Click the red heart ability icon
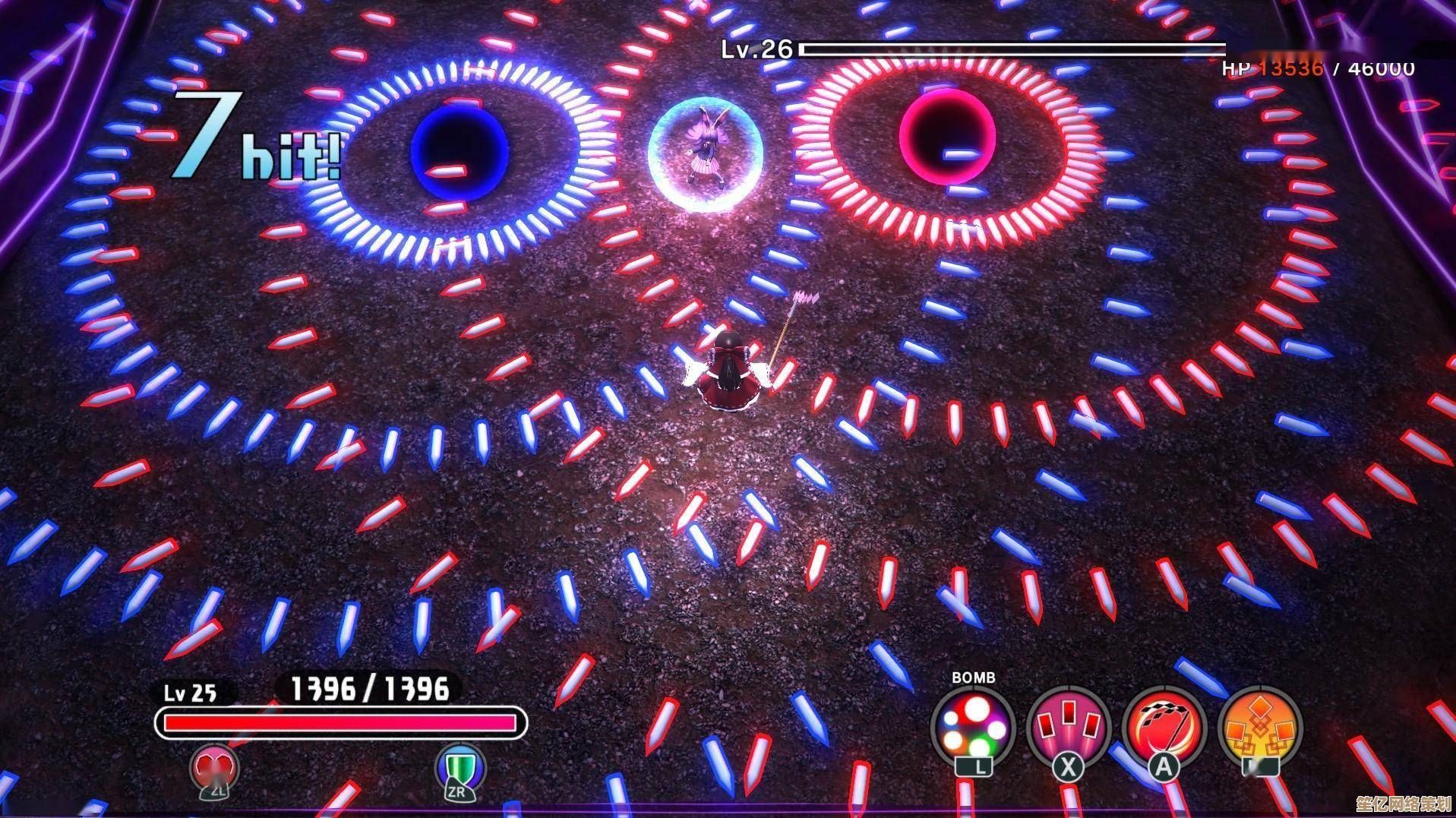Image resolution: width=1456 pixels, height=818 pixels. pyautogui.click(x=215, y=767)
